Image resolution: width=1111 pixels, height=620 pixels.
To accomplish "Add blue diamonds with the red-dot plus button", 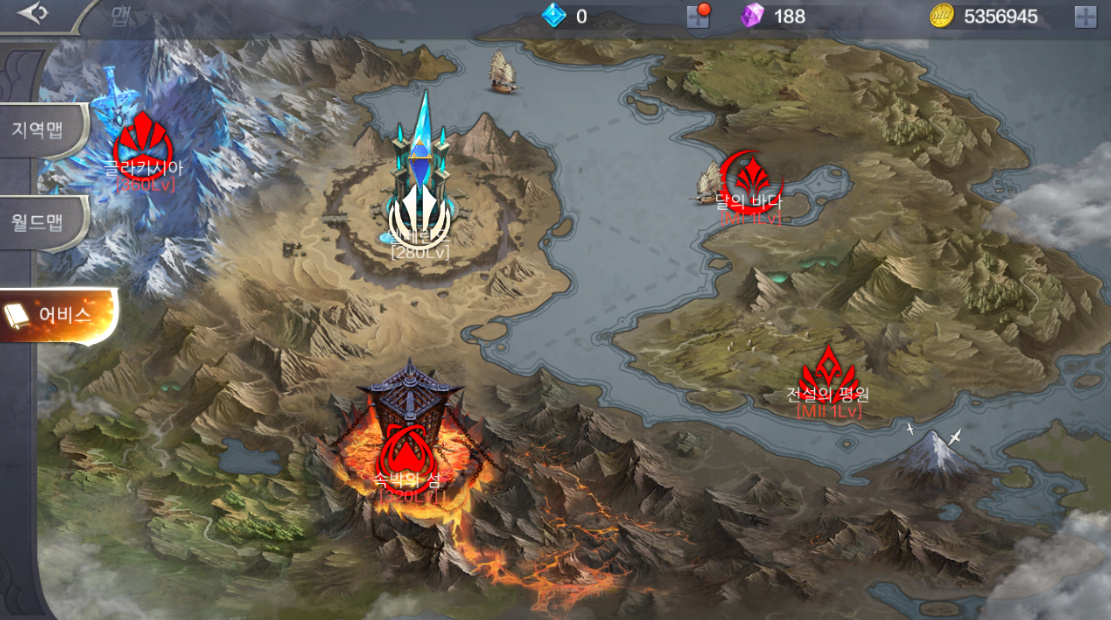I will click(x=698, y=16).
